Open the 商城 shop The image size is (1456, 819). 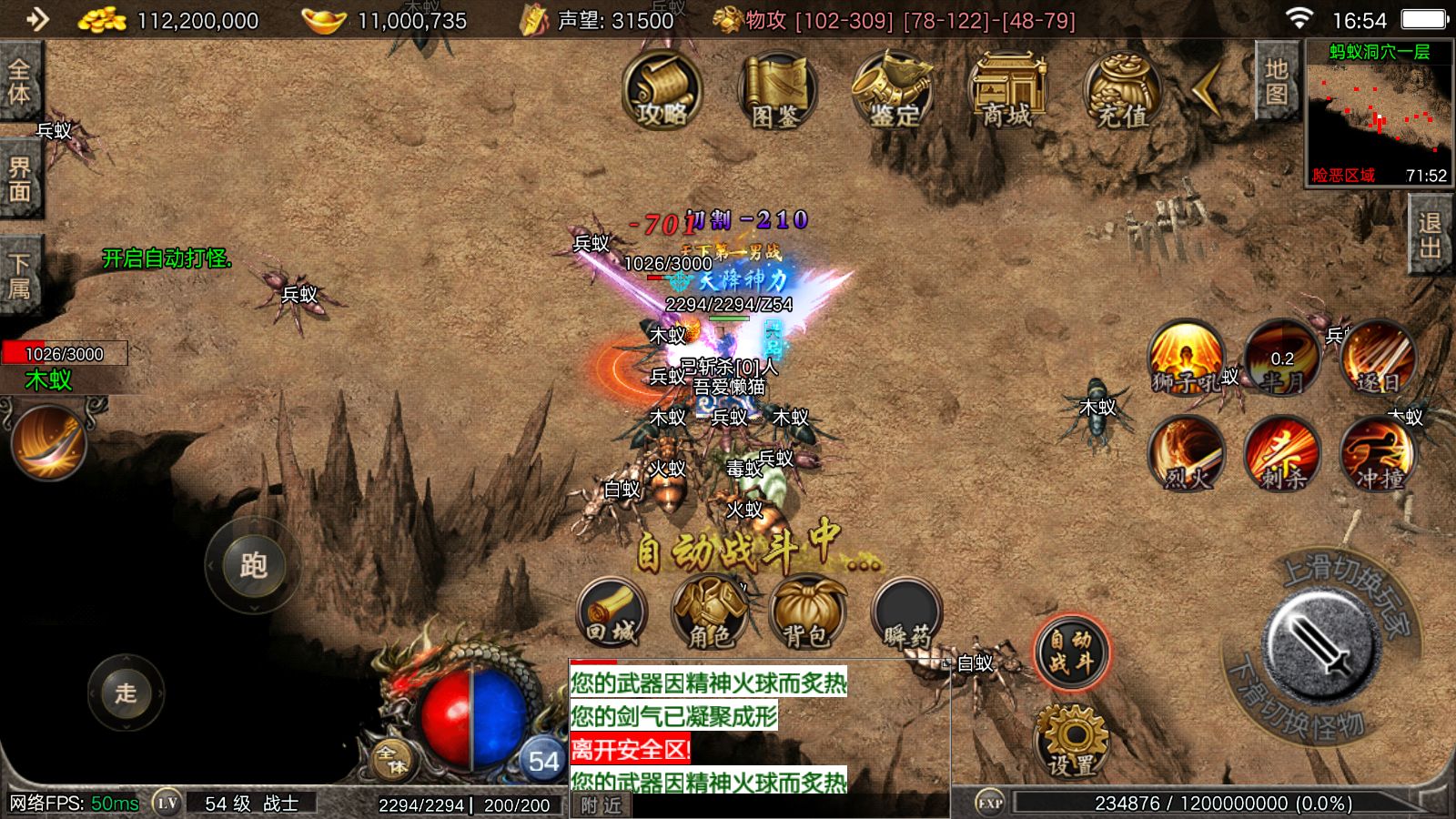(x=1006, y=91)
